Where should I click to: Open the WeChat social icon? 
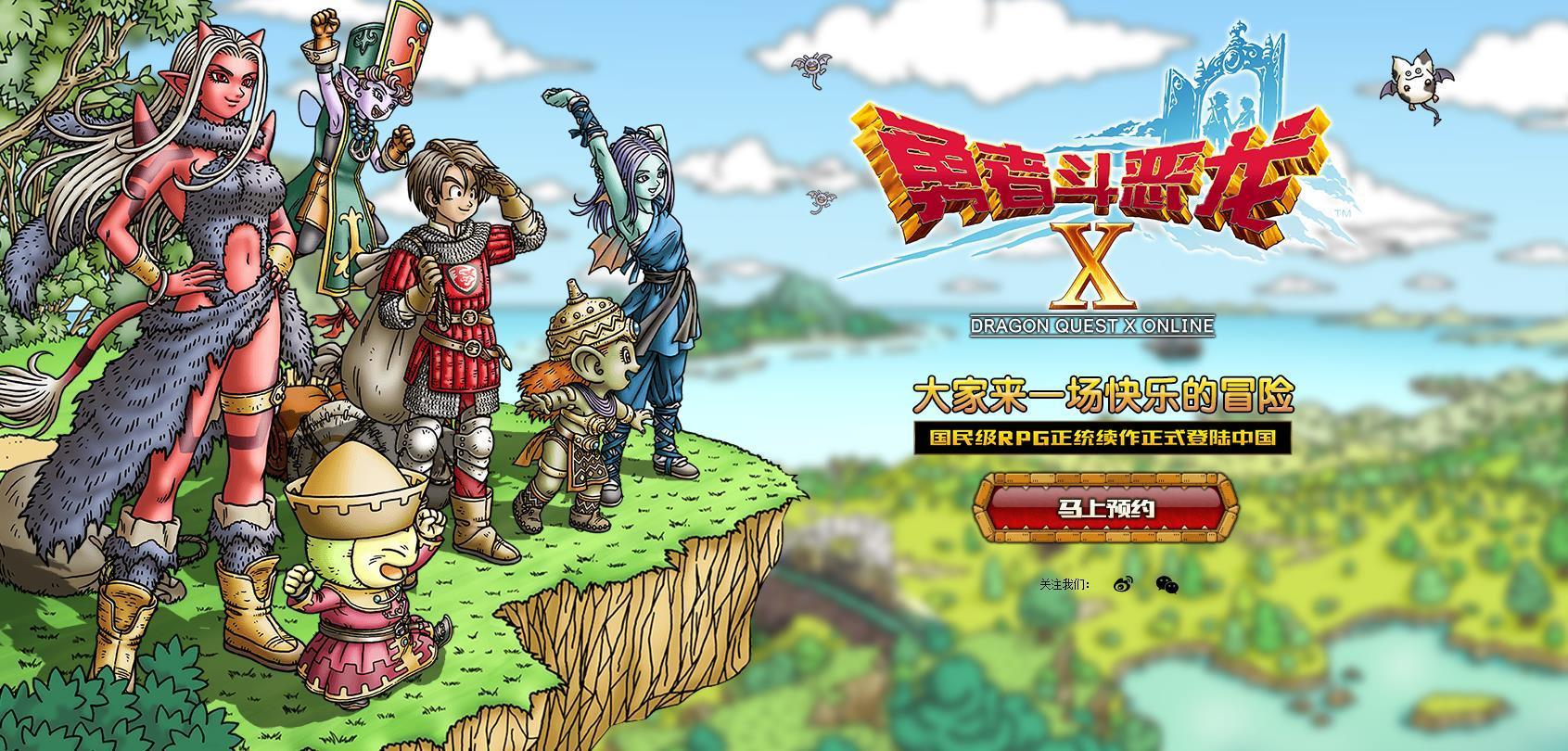[x=1166, y=584]
